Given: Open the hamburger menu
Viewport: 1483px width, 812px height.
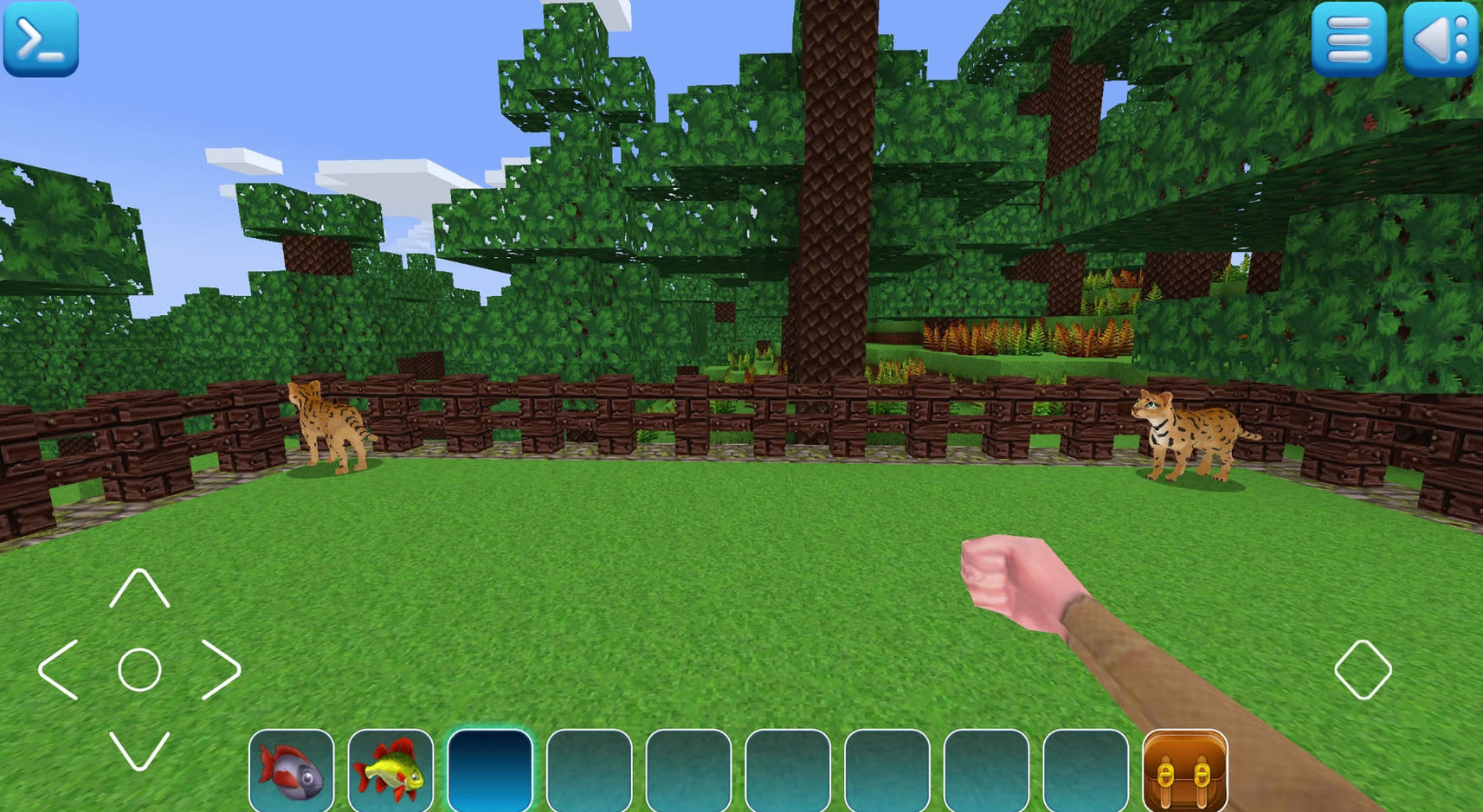Looking at the screenshot, I should point(1348,39).
